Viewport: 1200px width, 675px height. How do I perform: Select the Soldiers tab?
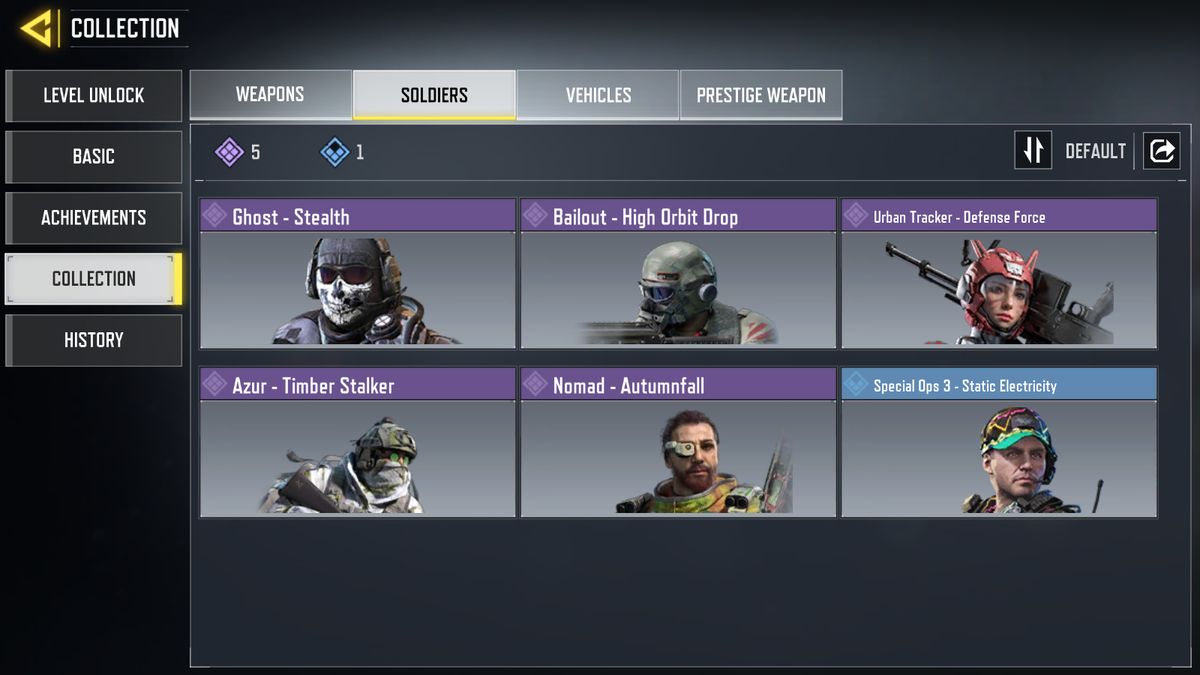434,95
